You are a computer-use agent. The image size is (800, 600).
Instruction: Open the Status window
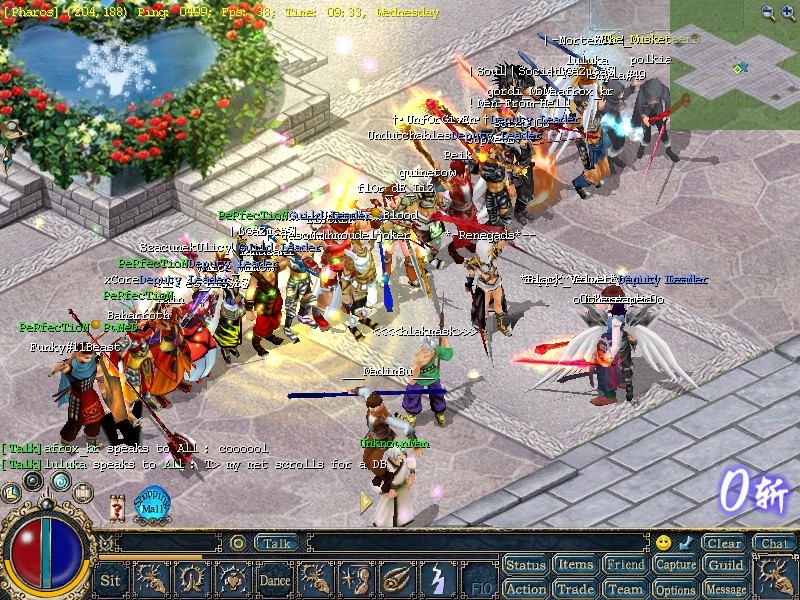pyautogui.click(x=525, y=565)
